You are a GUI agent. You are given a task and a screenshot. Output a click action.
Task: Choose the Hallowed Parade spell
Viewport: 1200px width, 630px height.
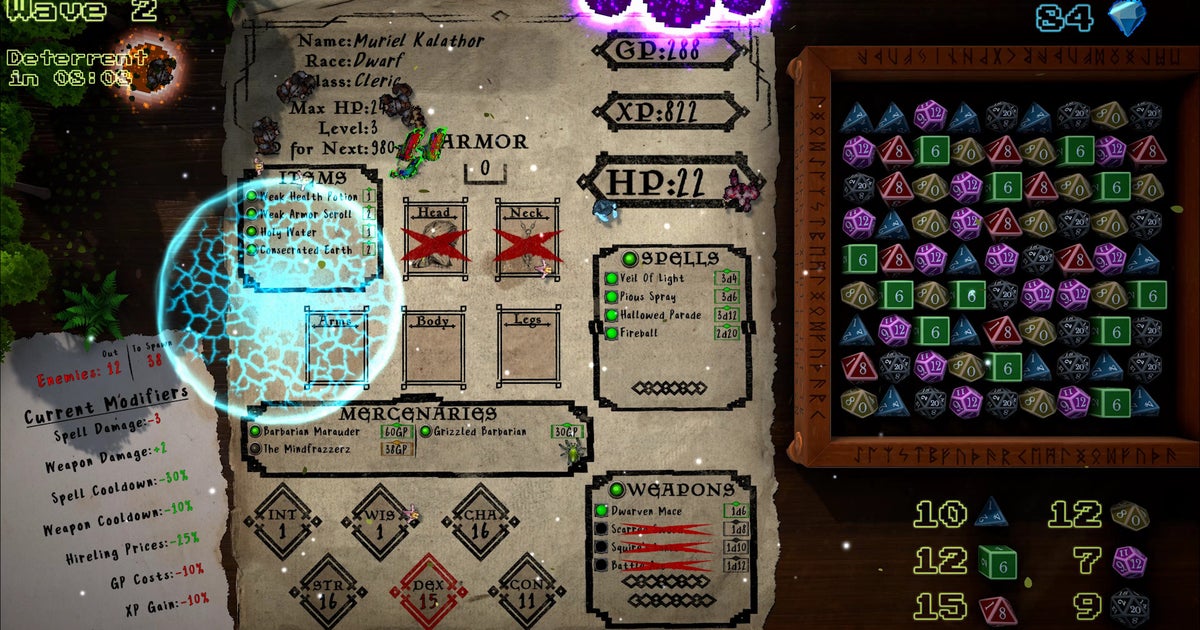[x=660, y=315]
